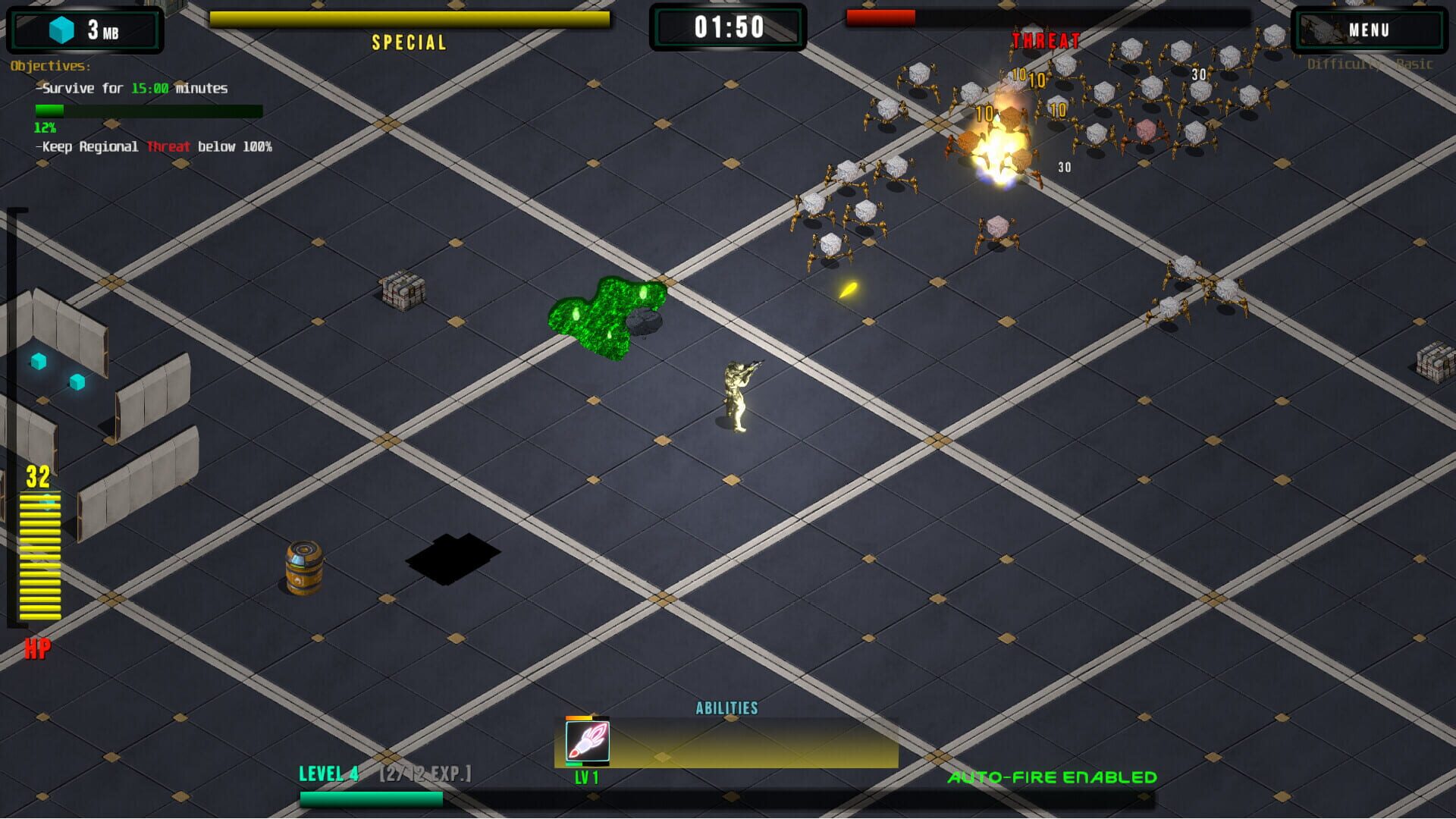Click the LEVEL 4 experience bar
The image size is (1456, 819).
pos(372,799)
